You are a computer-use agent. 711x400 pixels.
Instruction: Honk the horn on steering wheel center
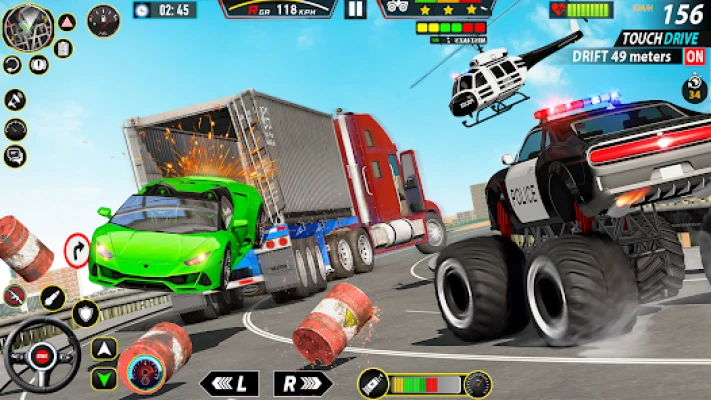pos(42,357)
